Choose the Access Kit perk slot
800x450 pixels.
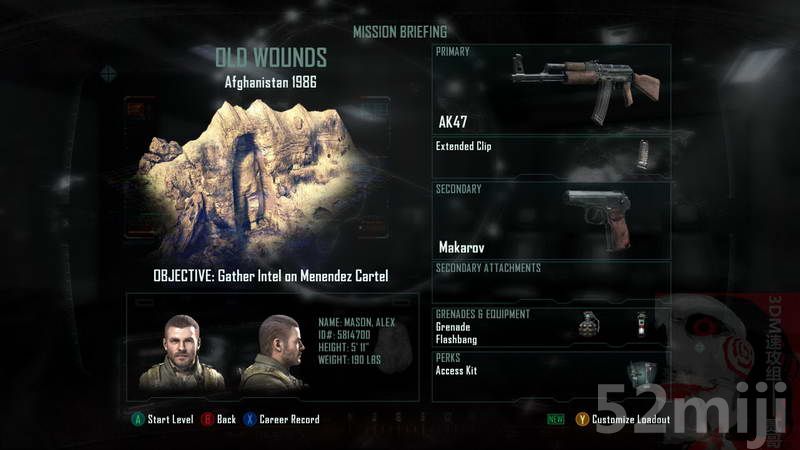(551, 374)
